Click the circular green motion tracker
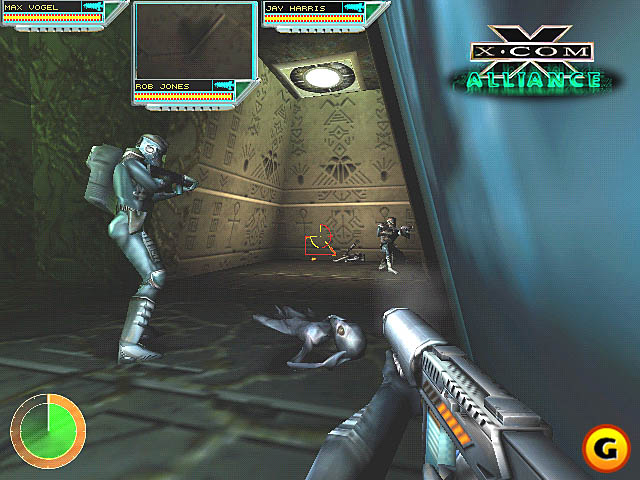Image resolution: width=640 pixels, height=480 pixels. (48, 432)
